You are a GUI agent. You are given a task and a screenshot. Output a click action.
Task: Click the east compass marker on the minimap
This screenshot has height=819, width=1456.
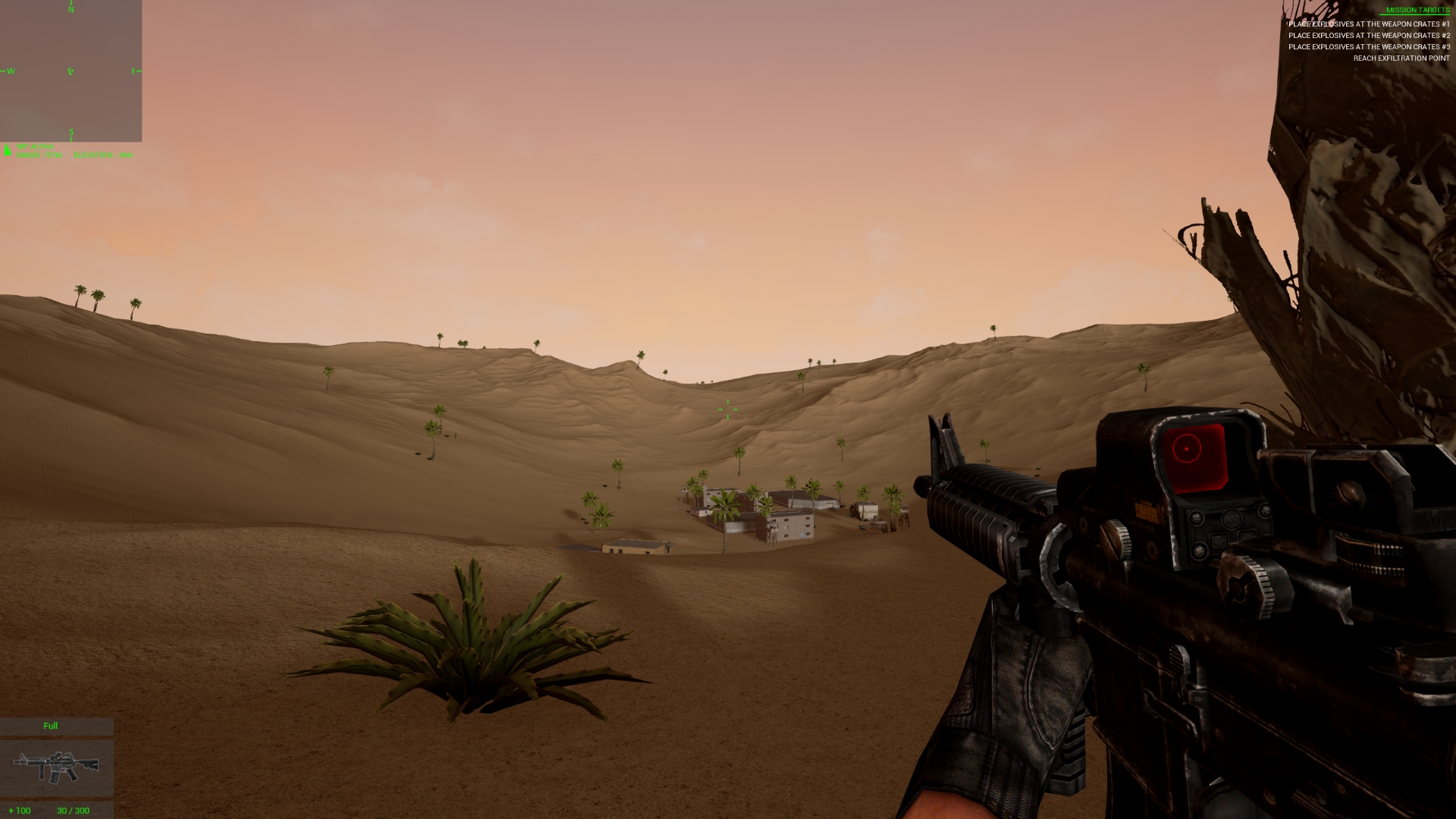coord(134,71)
